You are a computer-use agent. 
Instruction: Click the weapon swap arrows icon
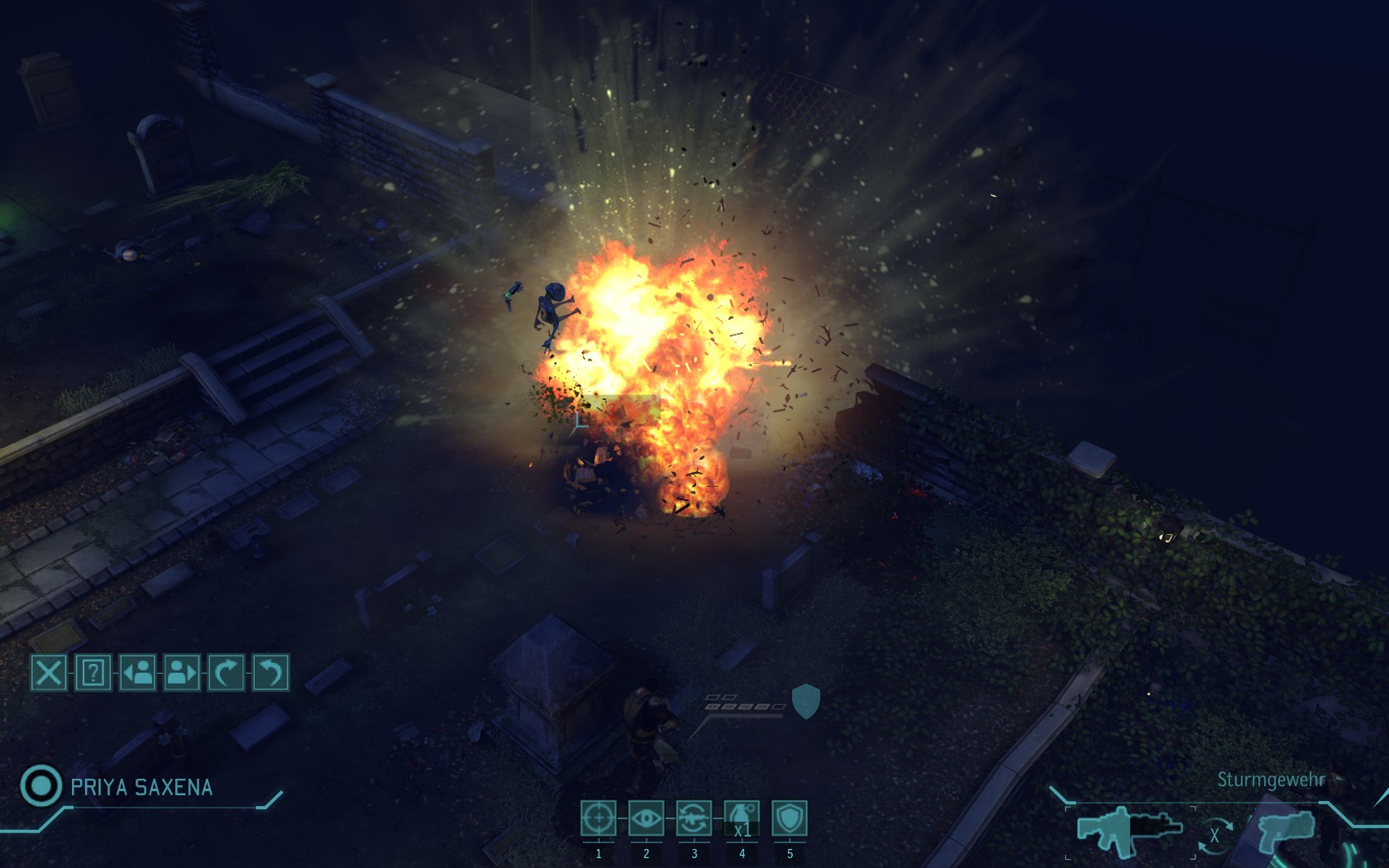click(x=1215, y=835)
